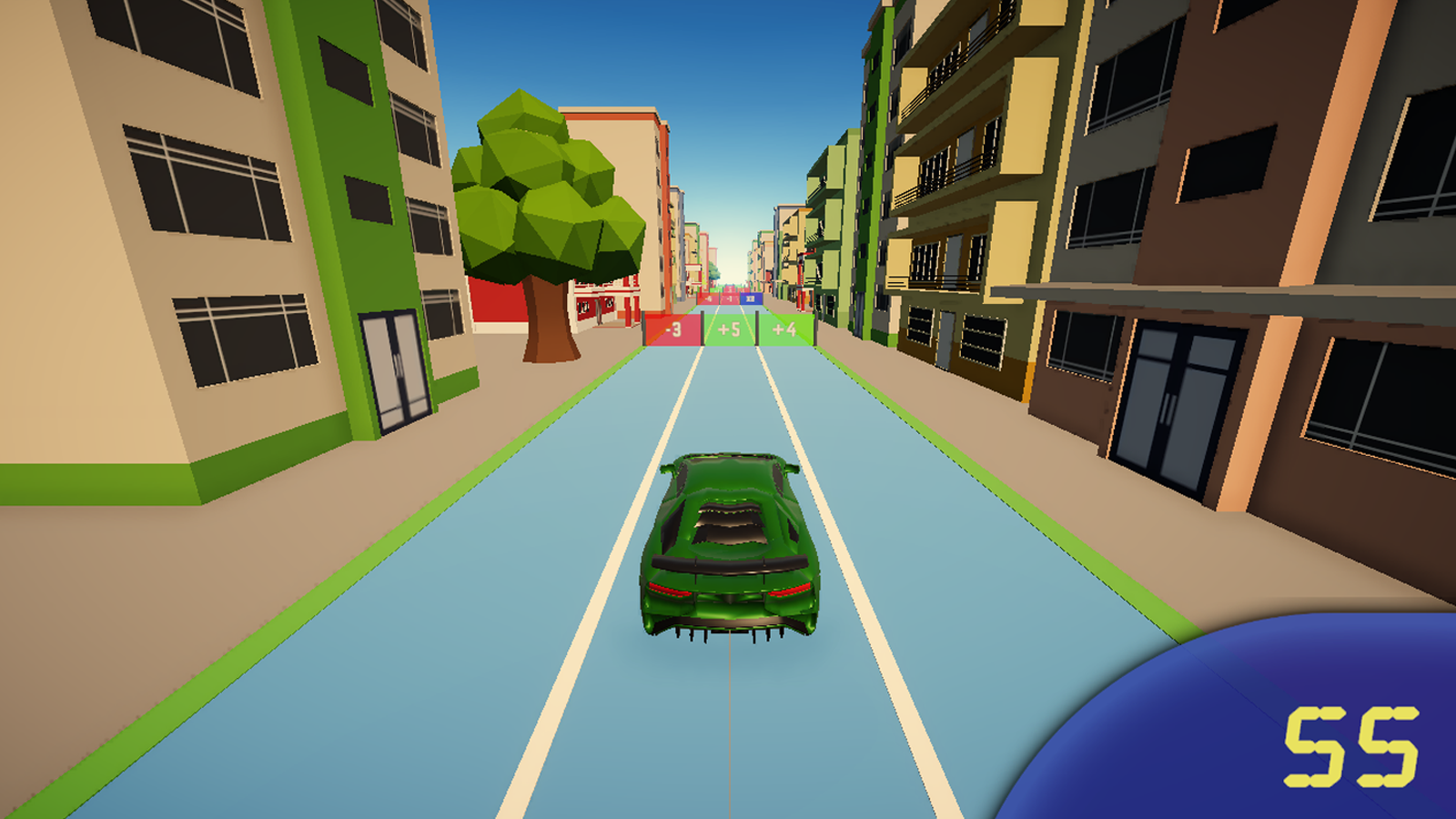Select the green +5 bonus gate
Screen dimensions: 1456x819
click(729, 329)
